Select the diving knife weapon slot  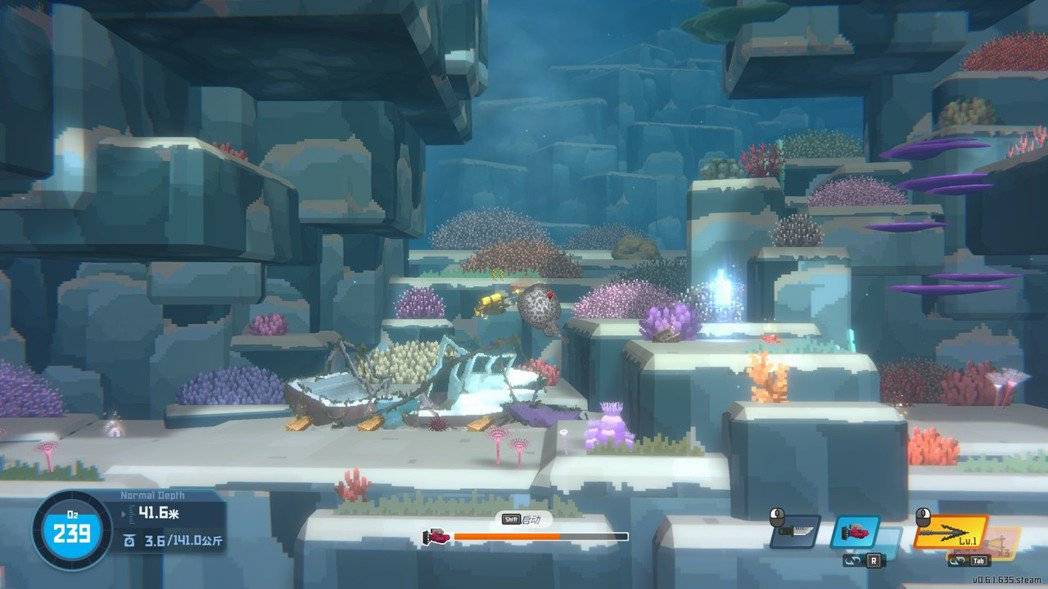tap(795, 532)
